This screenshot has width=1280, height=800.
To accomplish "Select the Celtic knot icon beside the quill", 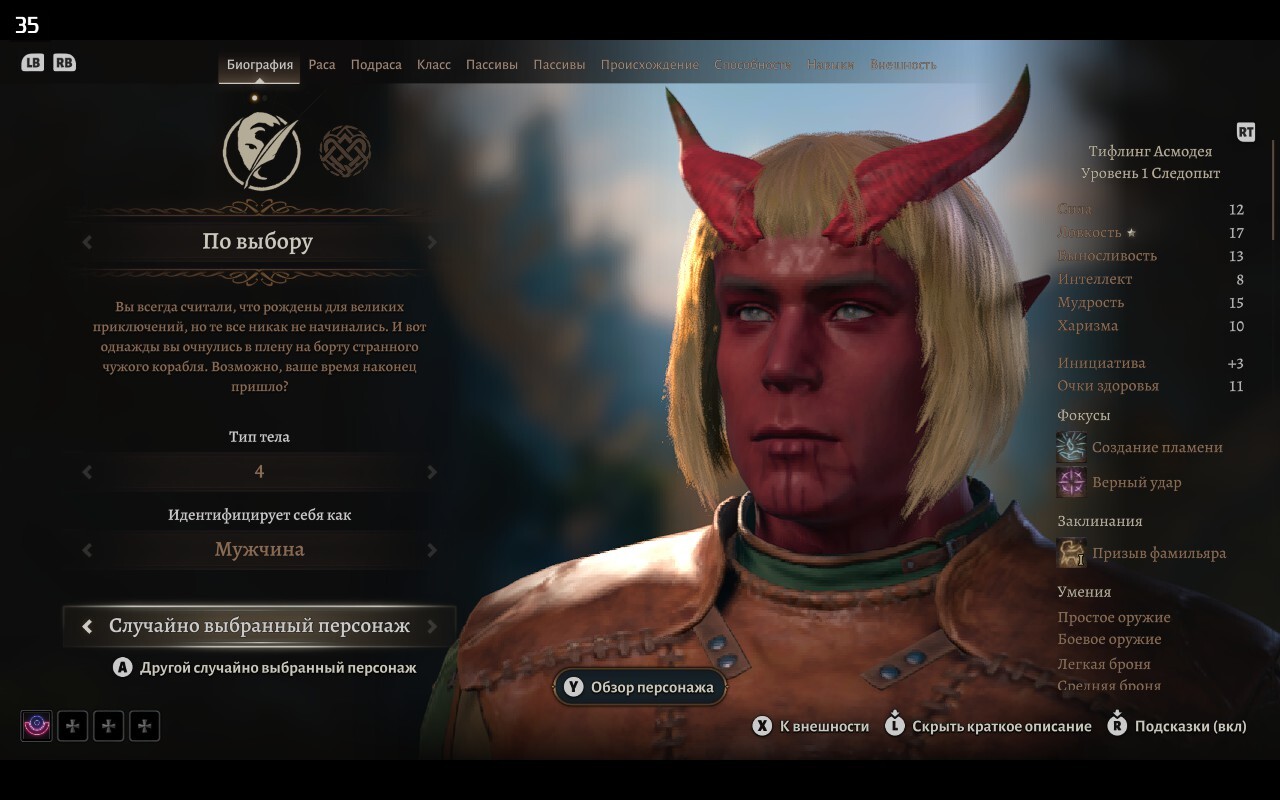I will click(x=345, y=151).
